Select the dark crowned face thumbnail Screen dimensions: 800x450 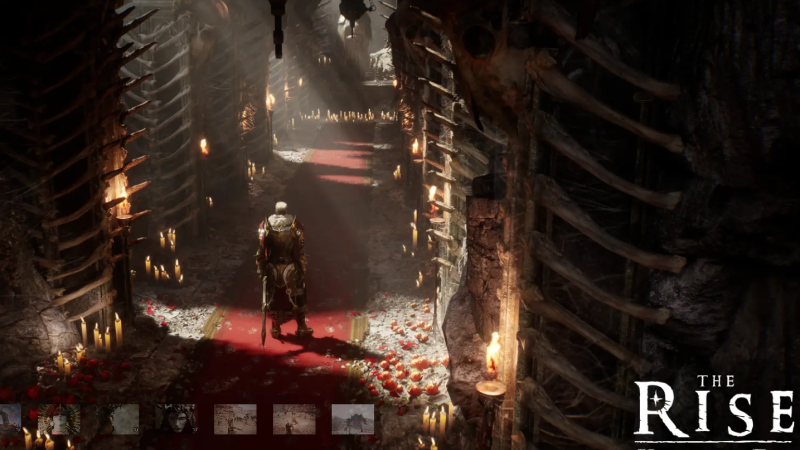[x=176, y=419]
